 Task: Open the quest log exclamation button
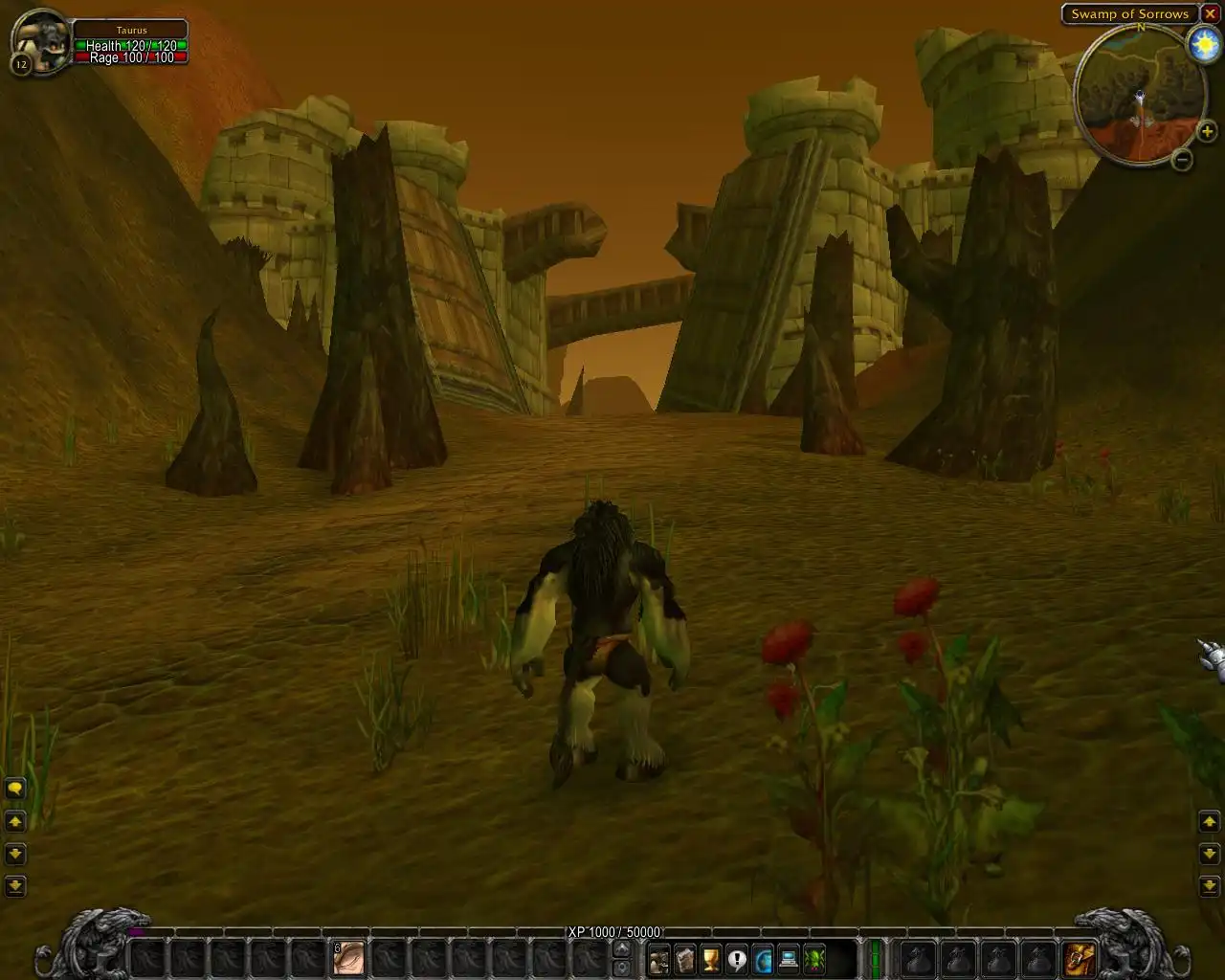pyautogui.click(x=736, y=958)
